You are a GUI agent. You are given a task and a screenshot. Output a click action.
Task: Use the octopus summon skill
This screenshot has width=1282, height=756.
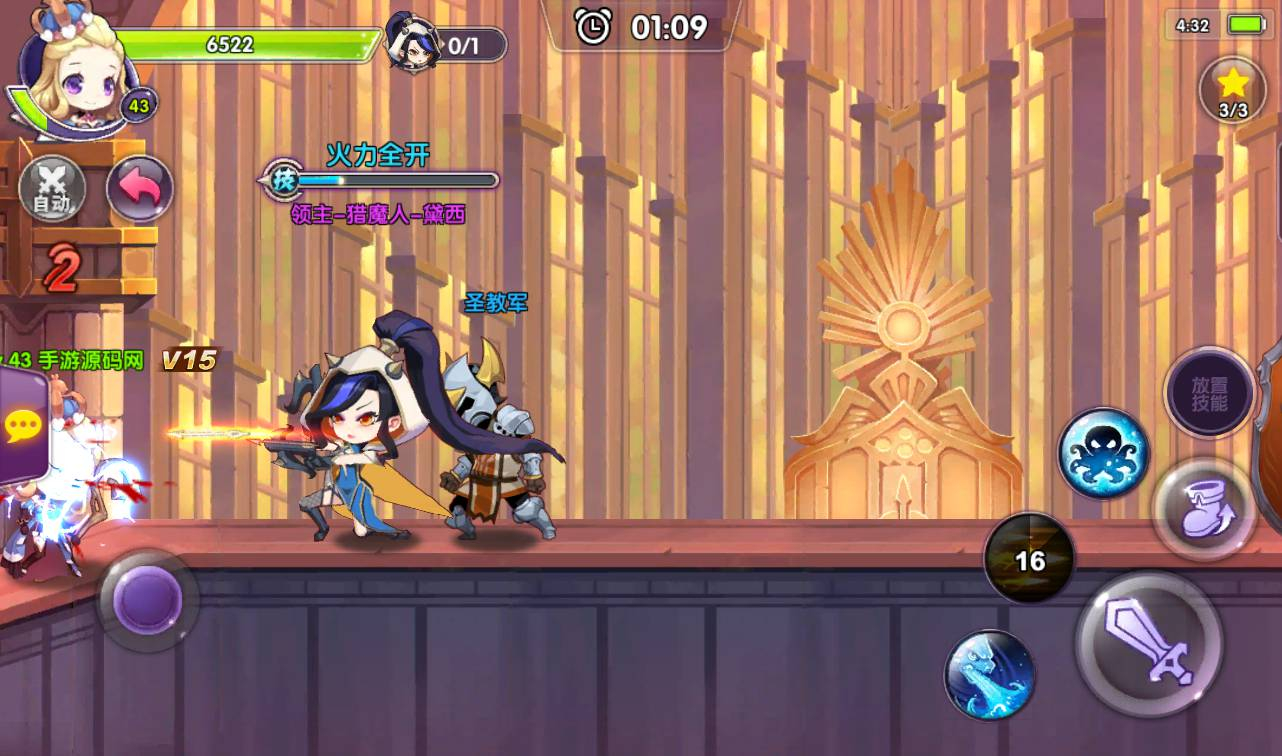(x=1103, y=453)
